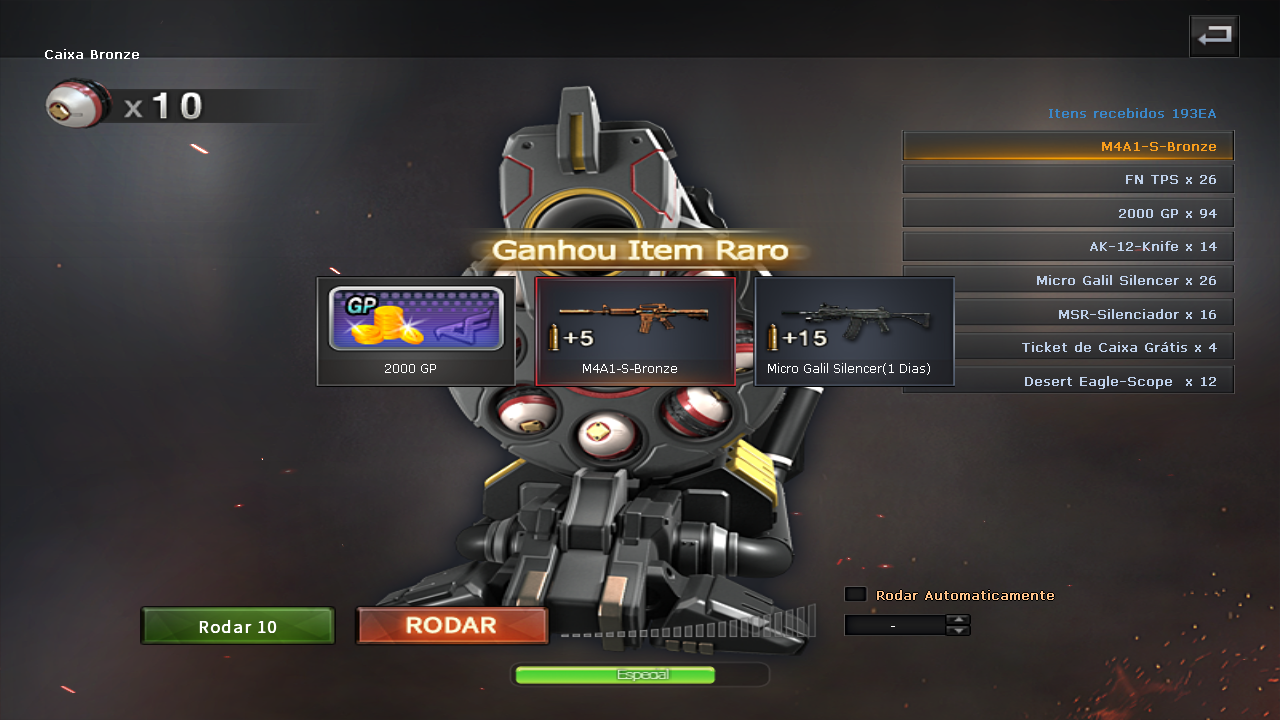Select the M4A1-S-Bronze entry in the item list
Image resolution: width=1280 pixels, height=720 pixels.
click(x=1068, y=145)
